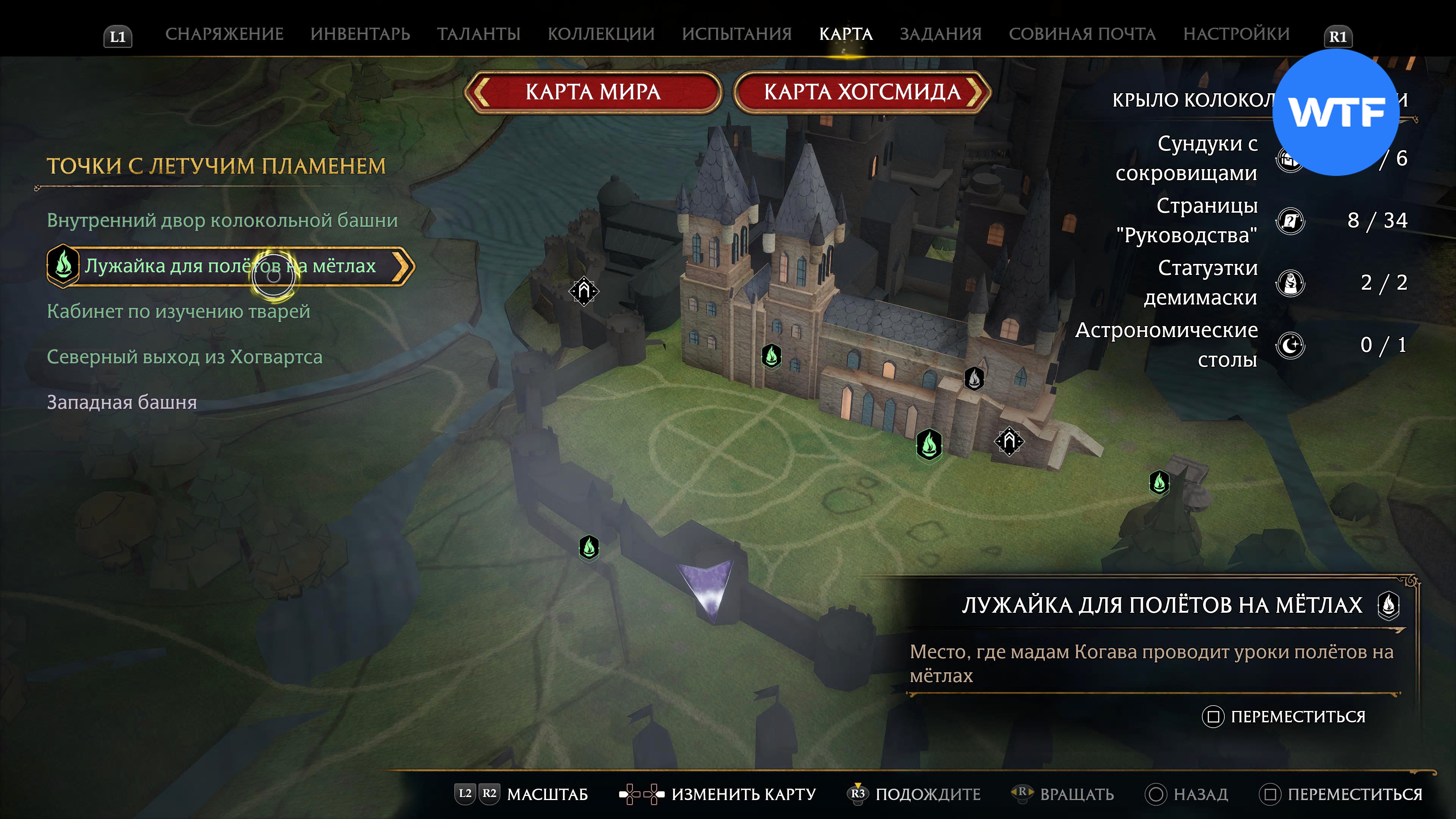Switch to Карта Хогсмида
Viewport: 1456px width, 819px height.
[862, 92]
